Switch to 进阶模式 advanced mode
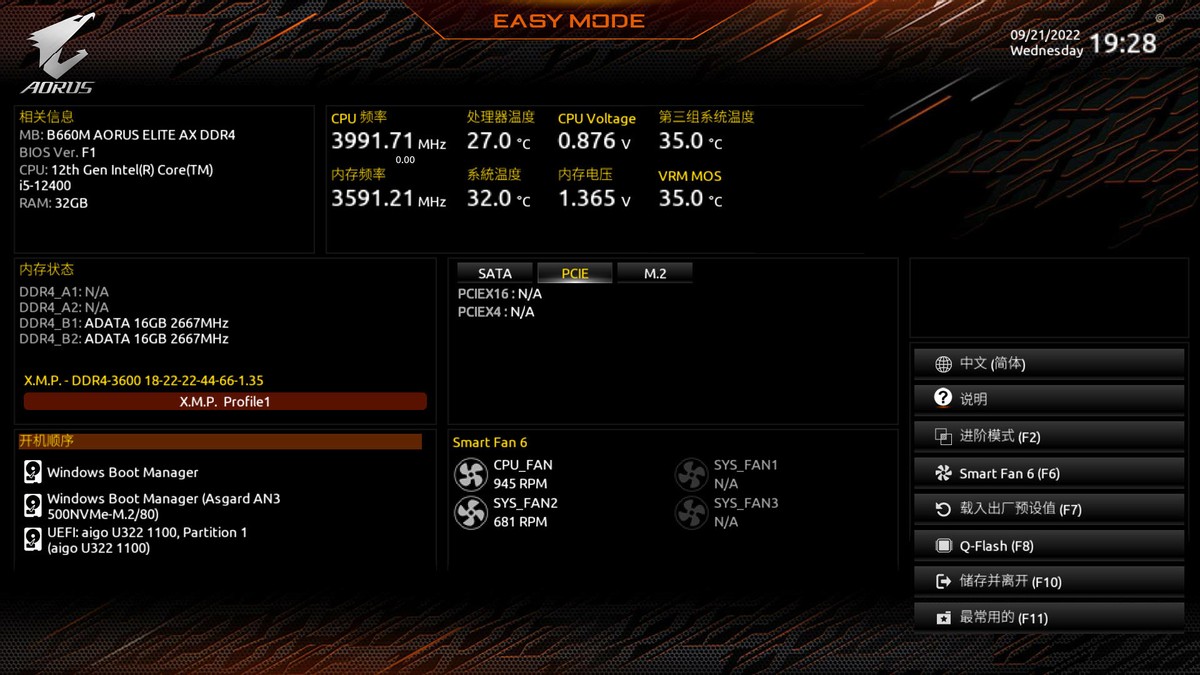The width and height of the screenshot is (1200, 675). point(1048,436)
